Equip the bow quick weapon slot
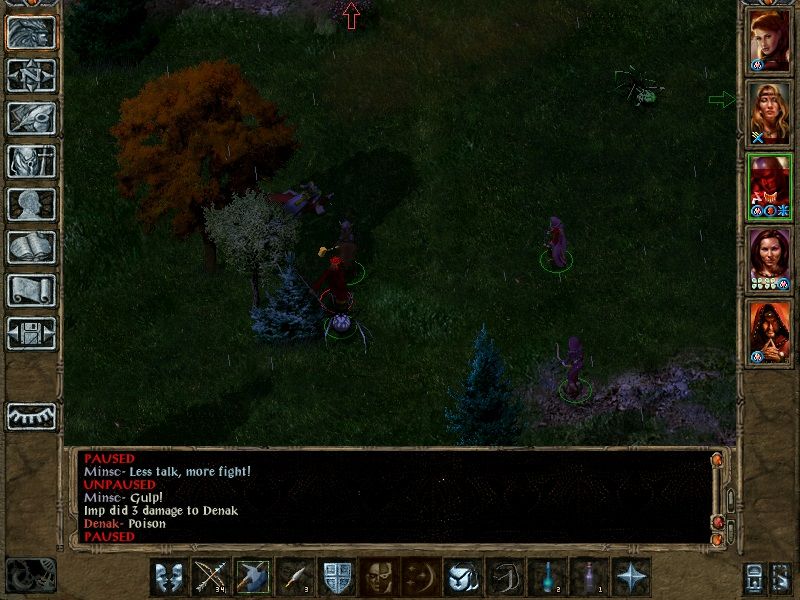Viewport: 800px width, 600px height. (x=210, y=577)
